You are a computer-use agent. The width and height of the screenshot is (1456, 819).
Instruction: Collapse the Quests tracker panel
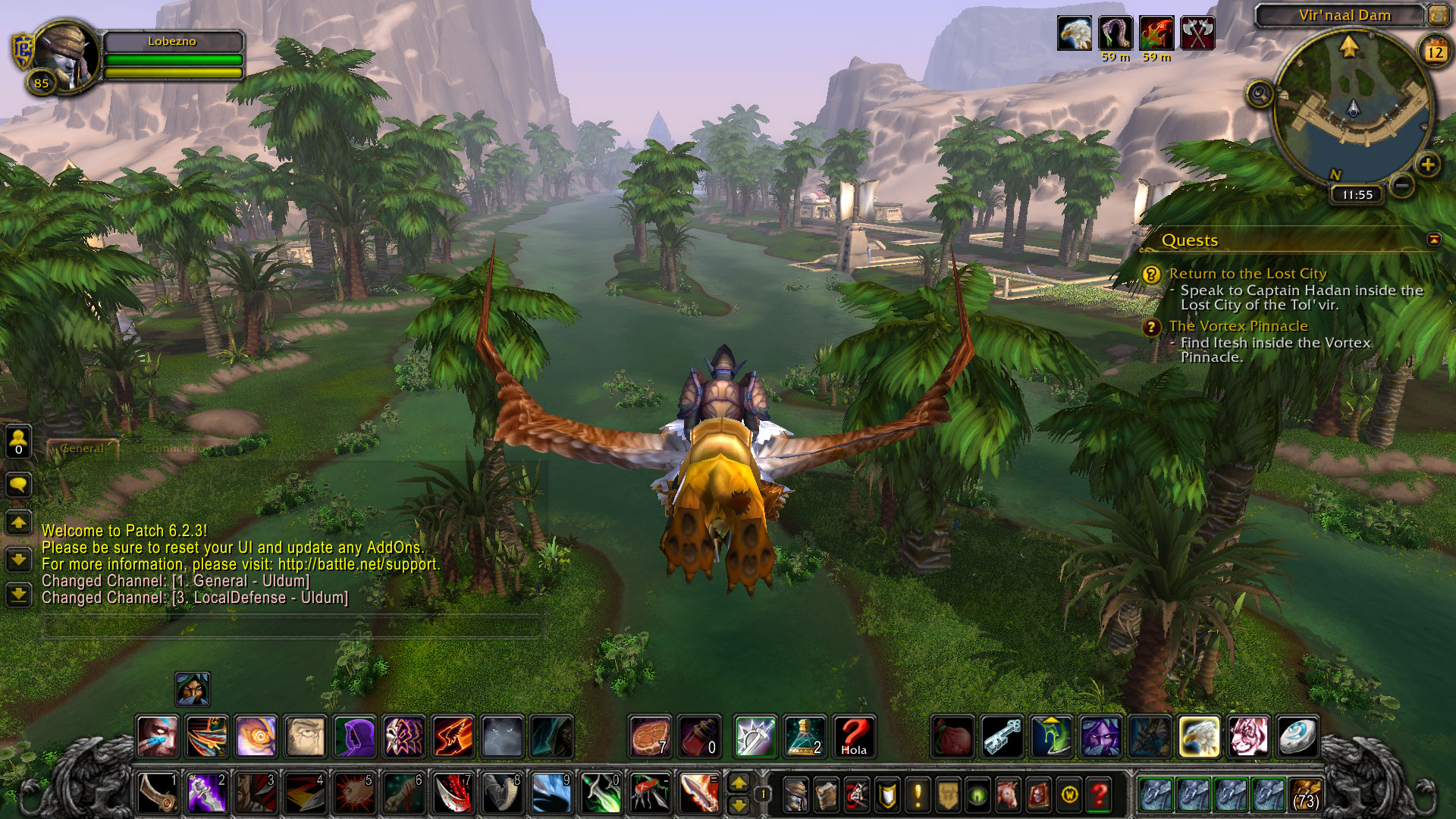(x=1434, y=240)
